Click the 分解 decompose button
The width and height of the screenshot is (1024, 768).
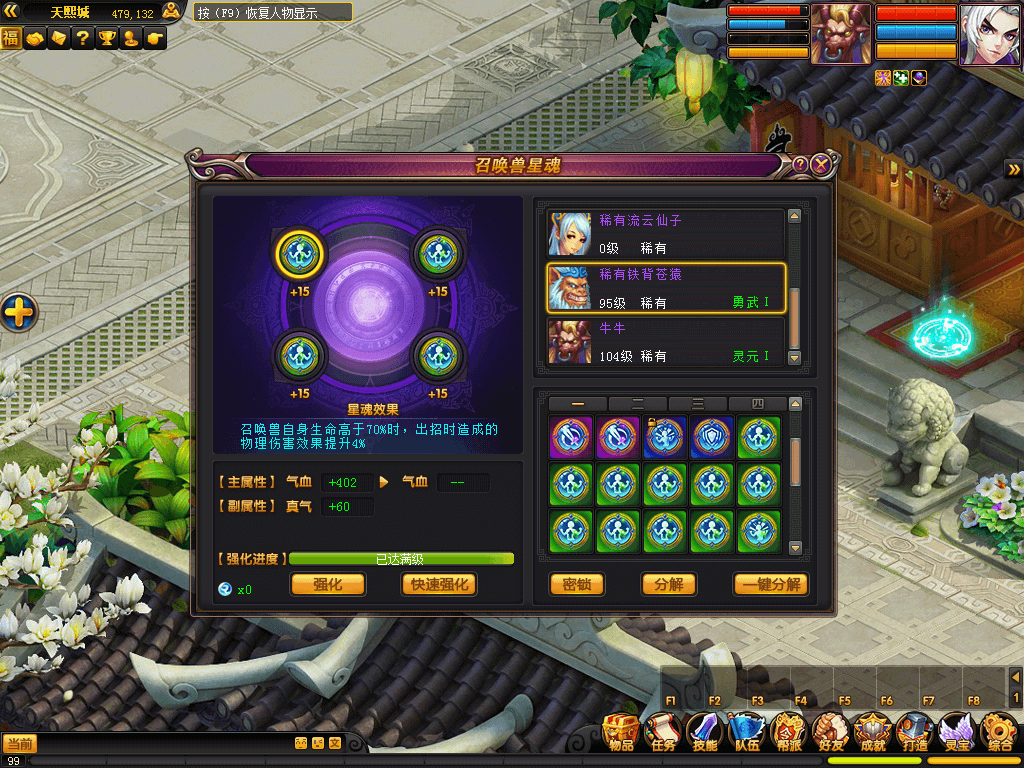(668, 584)
